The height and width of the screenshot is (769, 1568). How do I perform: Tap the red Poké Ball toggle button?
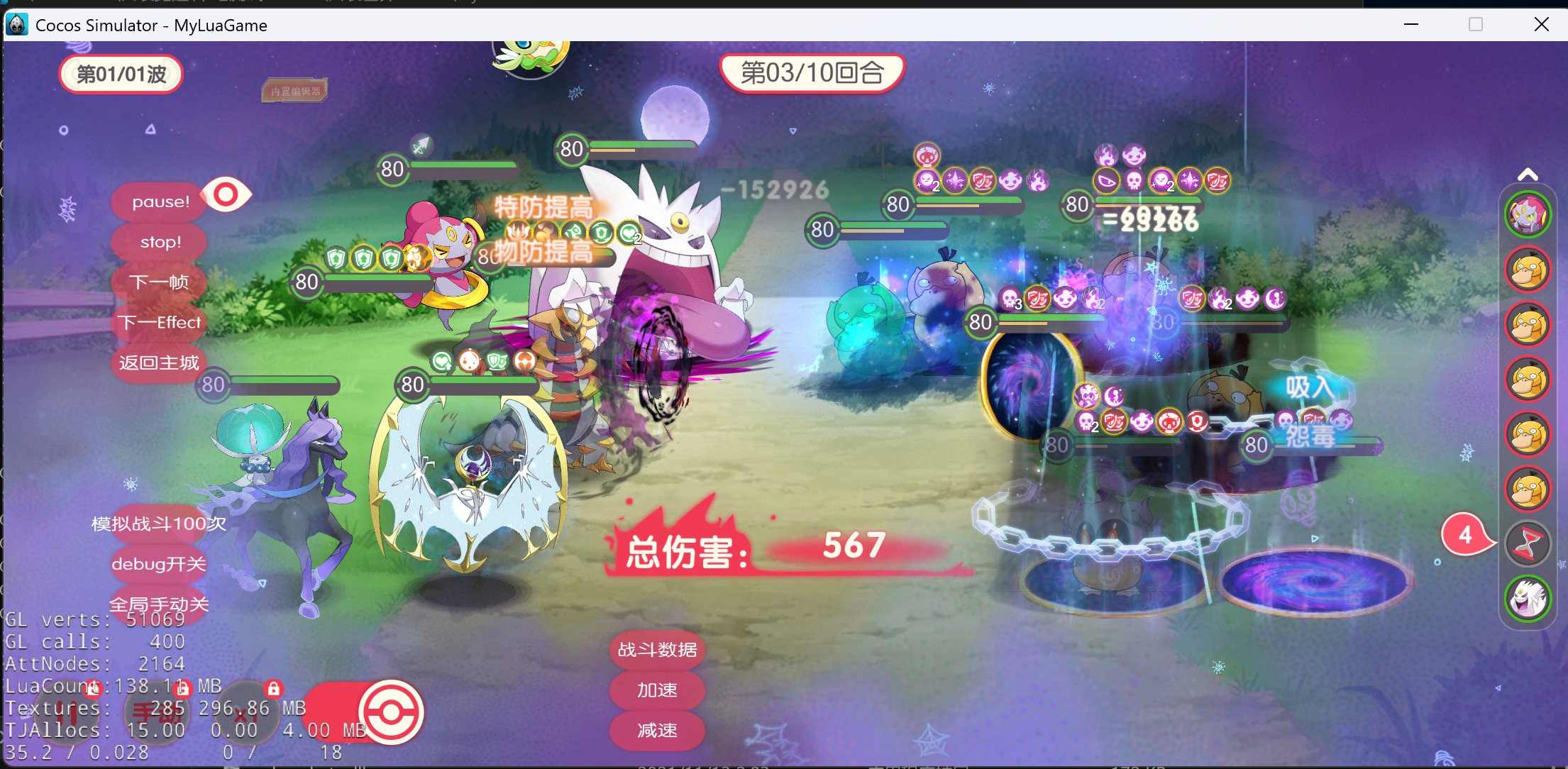point(390,712)
